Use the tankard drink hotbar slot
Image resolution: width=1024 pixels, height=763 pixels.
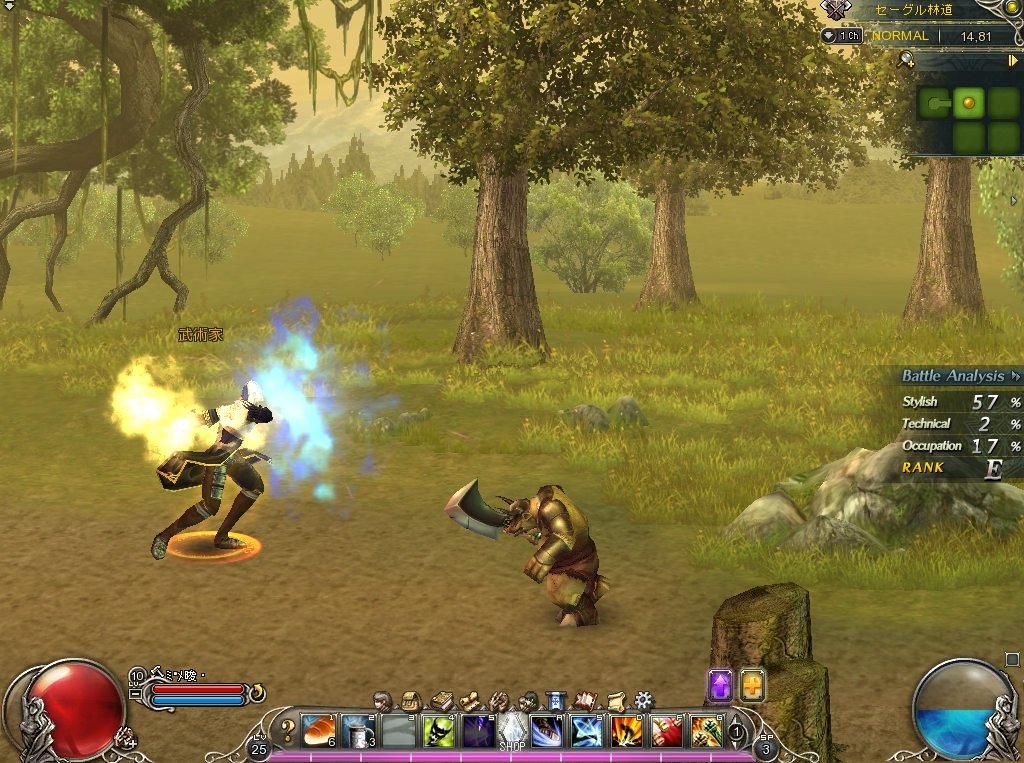358,731
